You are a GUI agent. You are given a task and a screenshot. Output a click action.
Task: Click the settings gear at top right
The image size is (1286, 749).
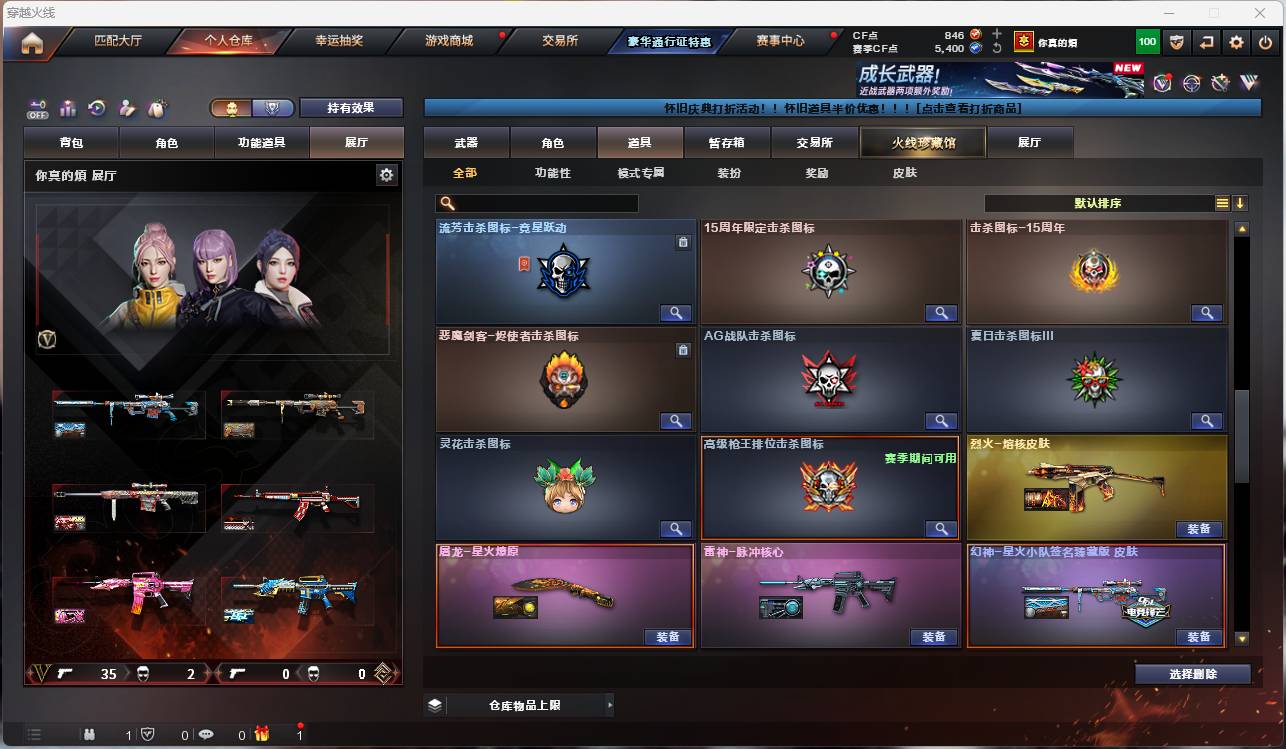(x=1236, y=42)
